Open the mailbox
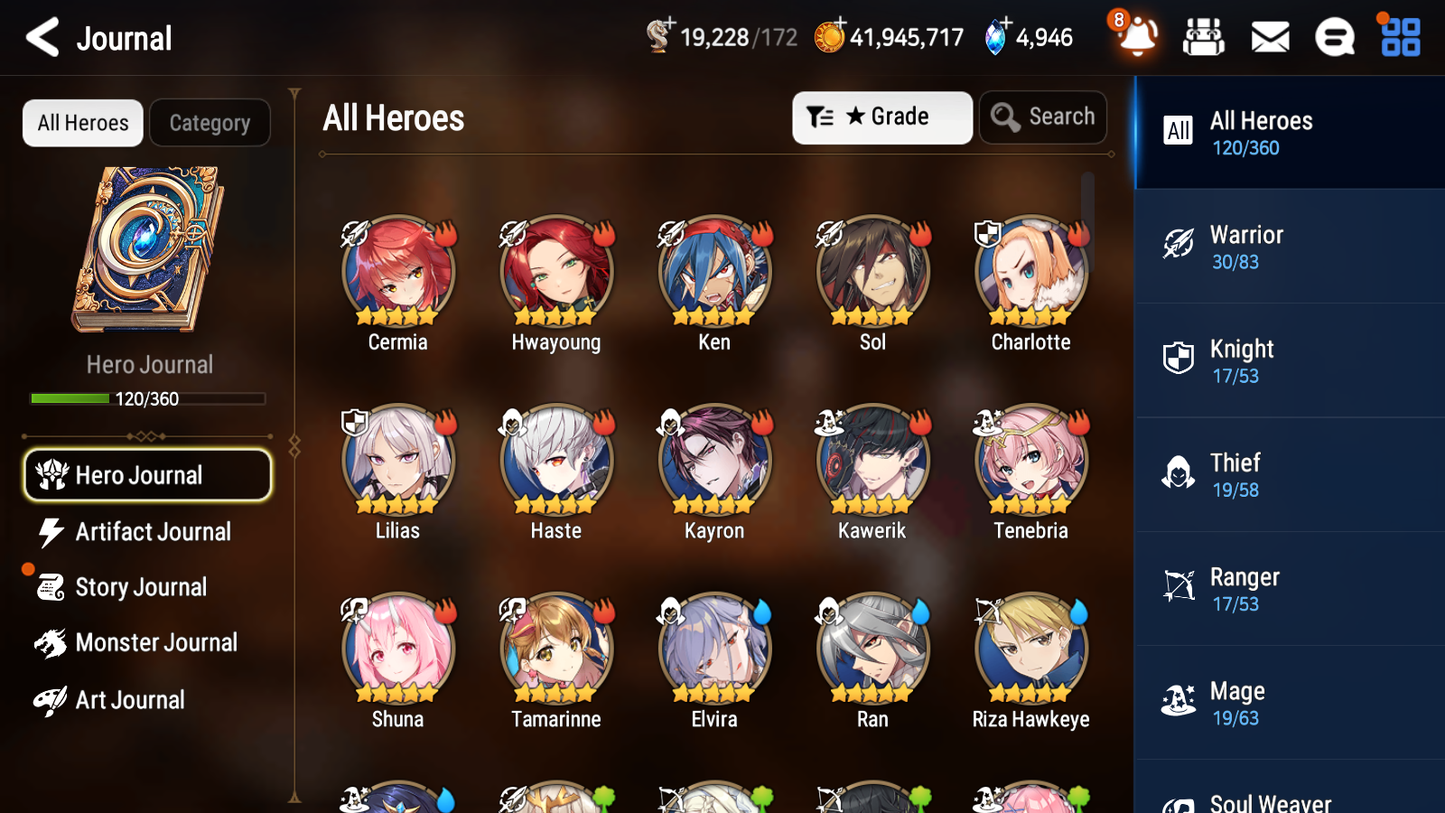 (1269, 37)
